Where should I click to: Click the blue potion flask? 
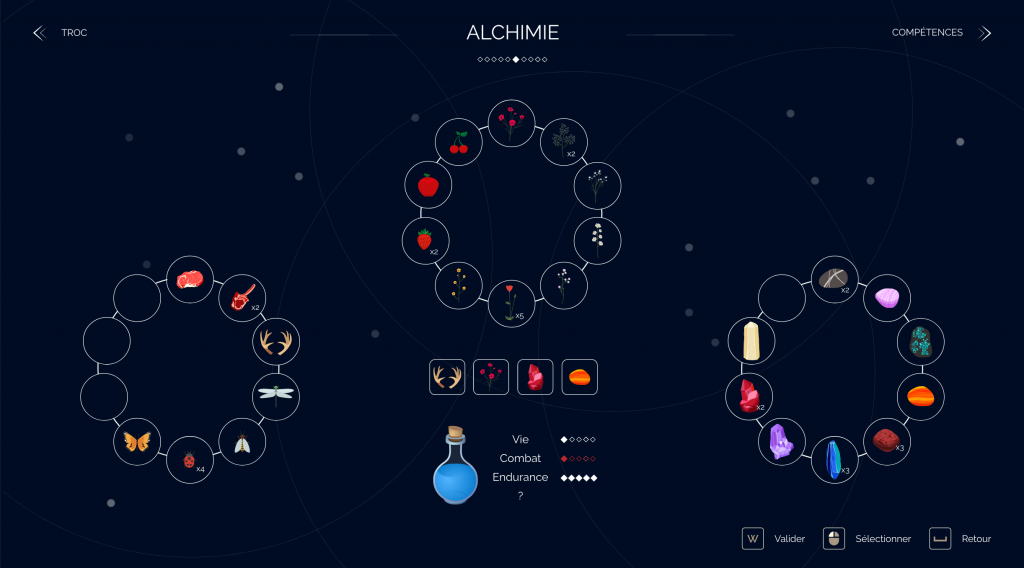455,468
